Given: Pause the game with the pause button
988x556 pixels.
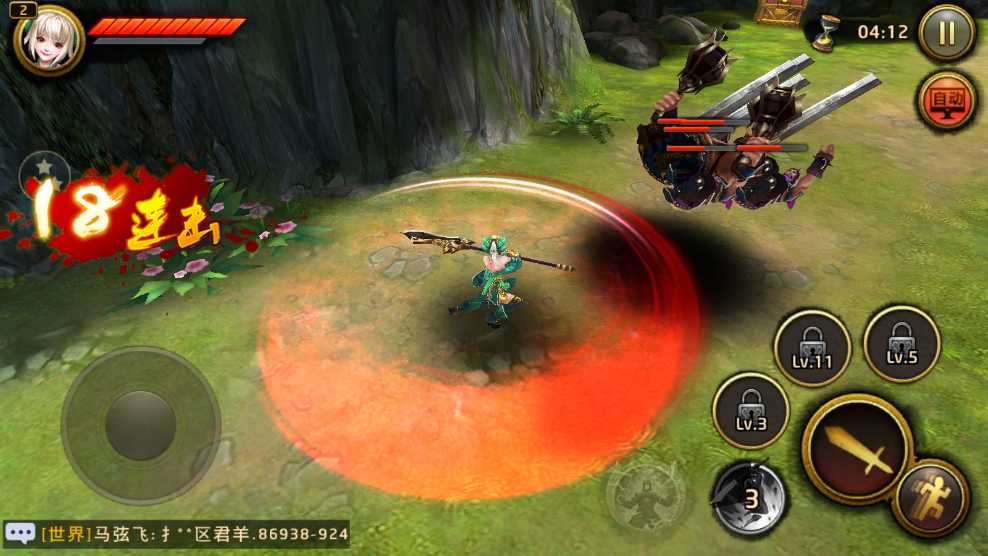Looking at the screenshot, I should click(x=945, y=33).
